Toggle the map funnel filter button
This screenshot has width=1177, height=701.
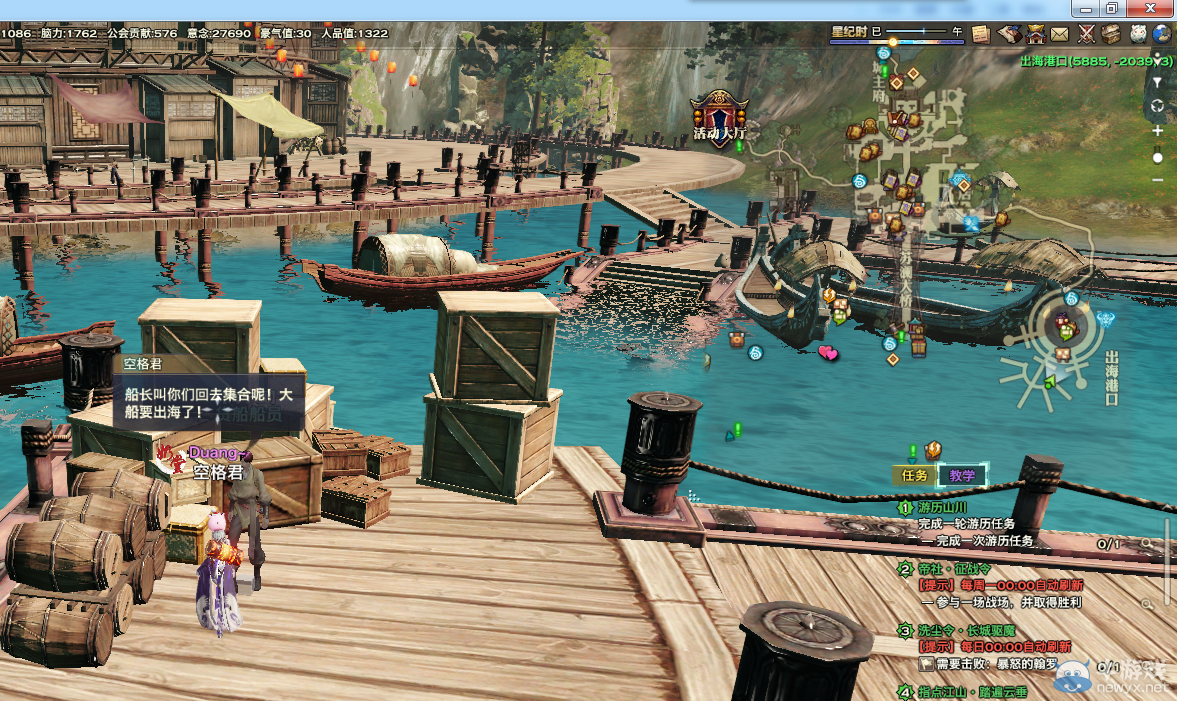(1158, 82)
